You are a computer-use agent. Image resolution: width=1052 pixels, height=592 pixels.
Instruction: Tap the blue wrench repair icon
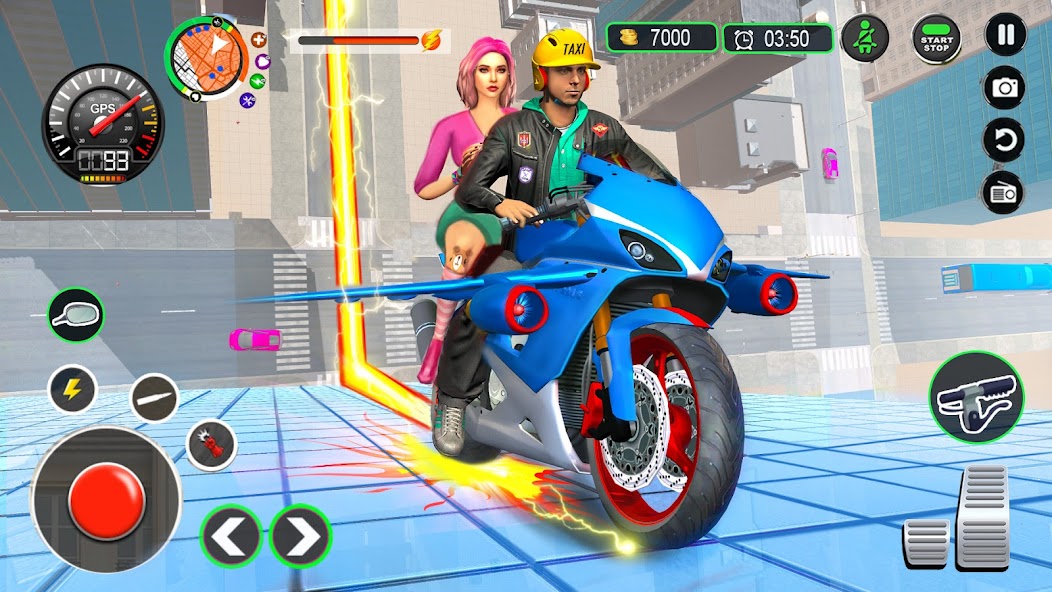248,99
